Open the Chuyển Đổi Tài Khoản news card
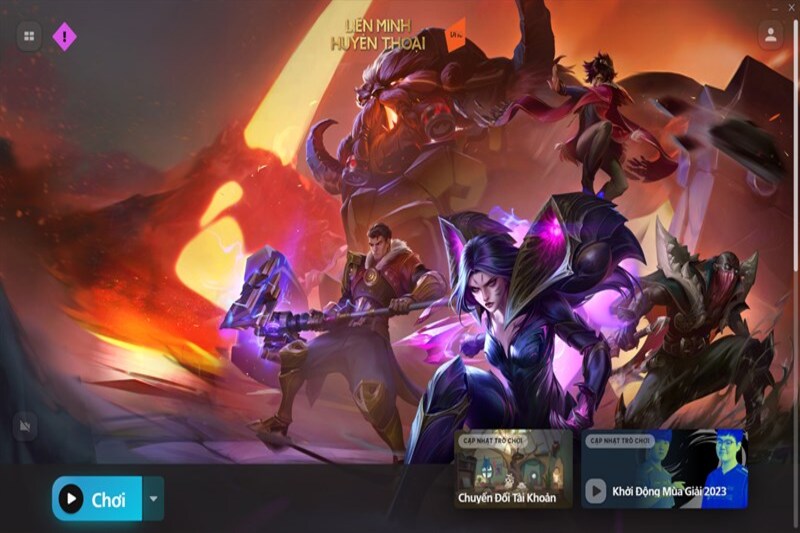The image size is (800, 533). [x=513, y=468]
